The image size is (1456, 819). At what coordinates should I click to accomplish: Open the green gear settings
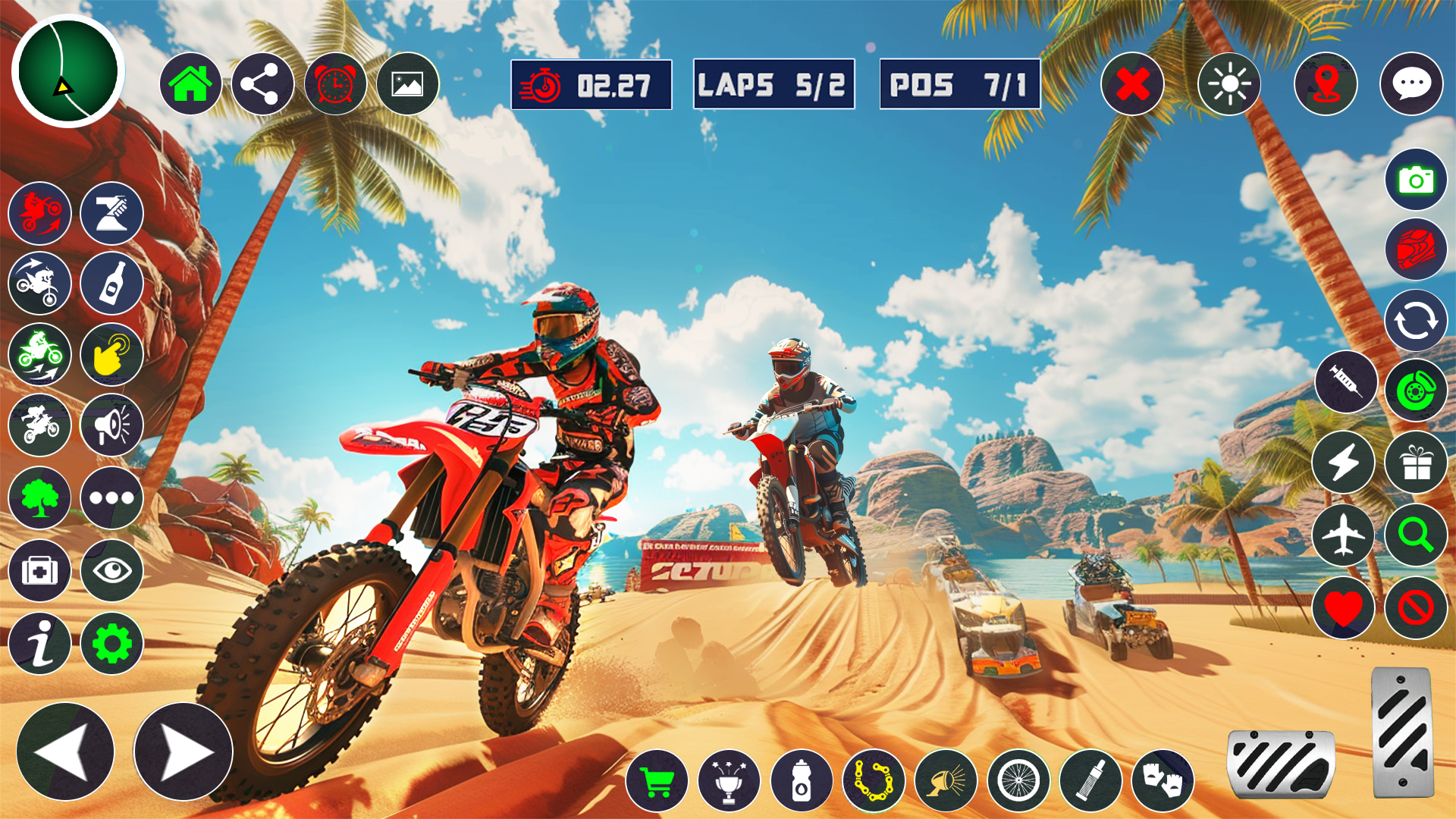click(112, 644)
